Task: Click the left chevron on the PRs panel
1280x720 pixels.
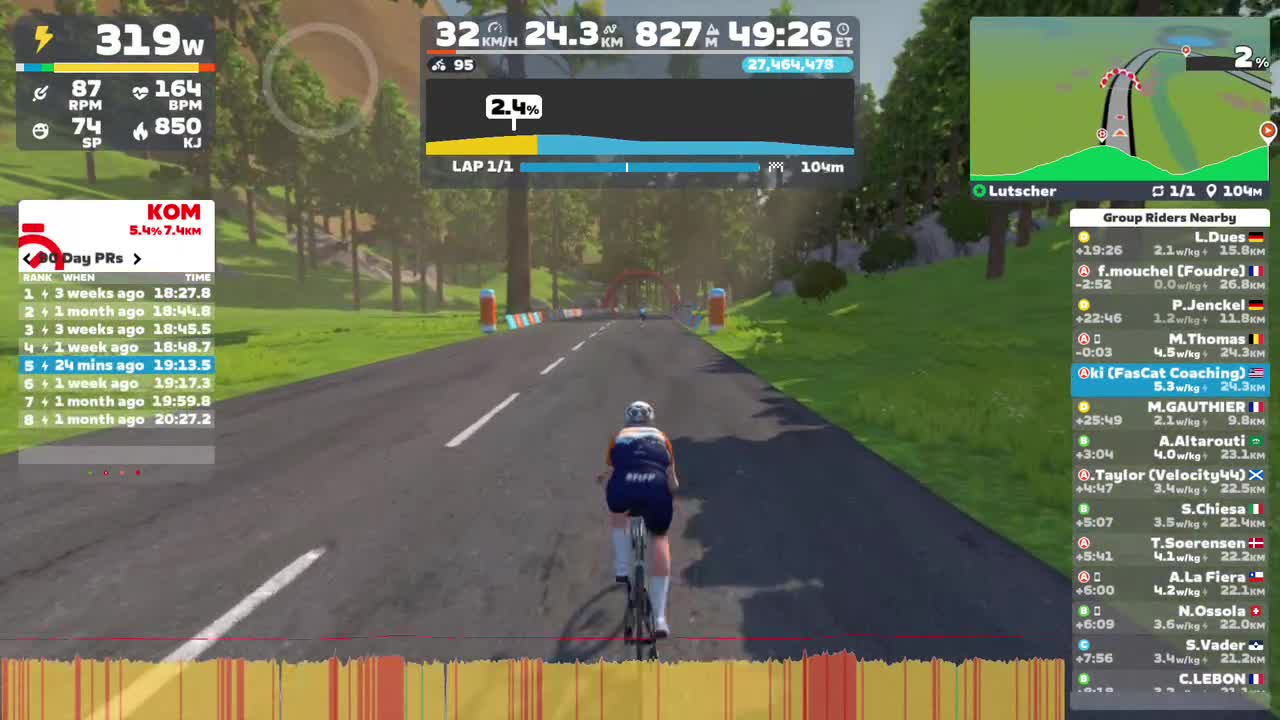Action: (x=26, y=258)
